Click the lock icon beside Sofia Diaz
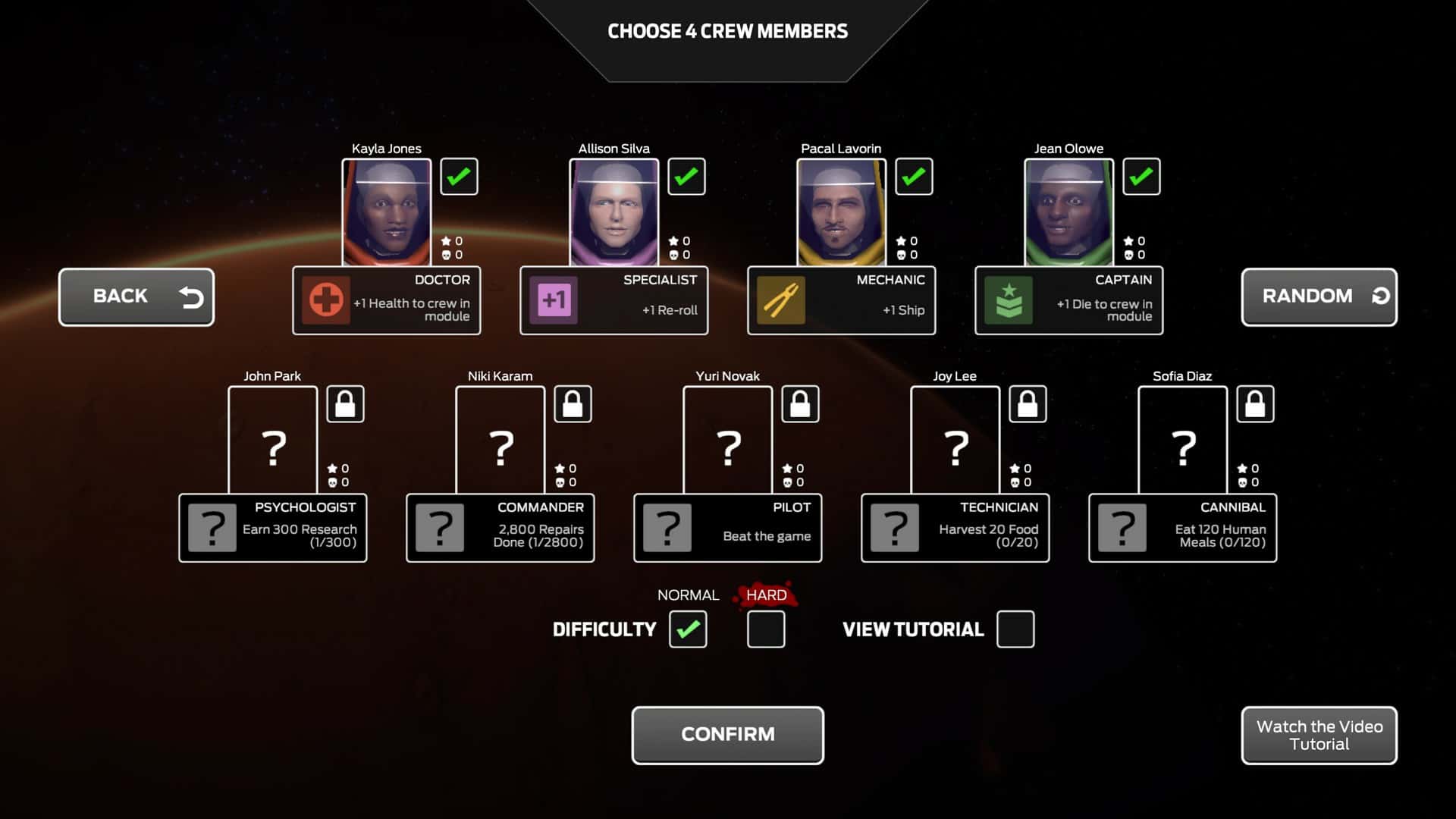1456x819 pixels. click(x=1255, y=403)
